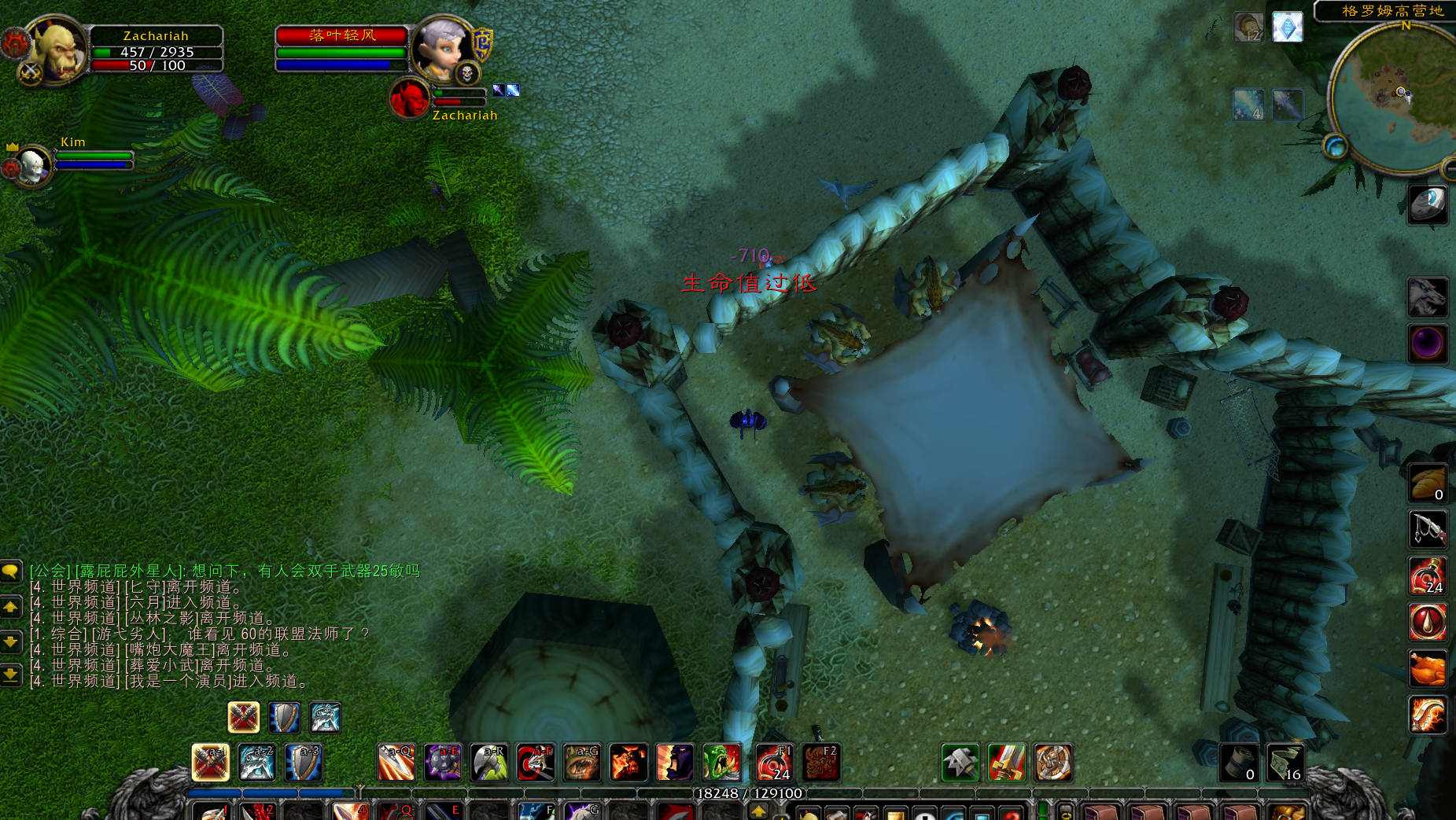Viewport: 1456px width, 820px height.
Task: Select party member Kim's portrait
Action: pos(33,165)
